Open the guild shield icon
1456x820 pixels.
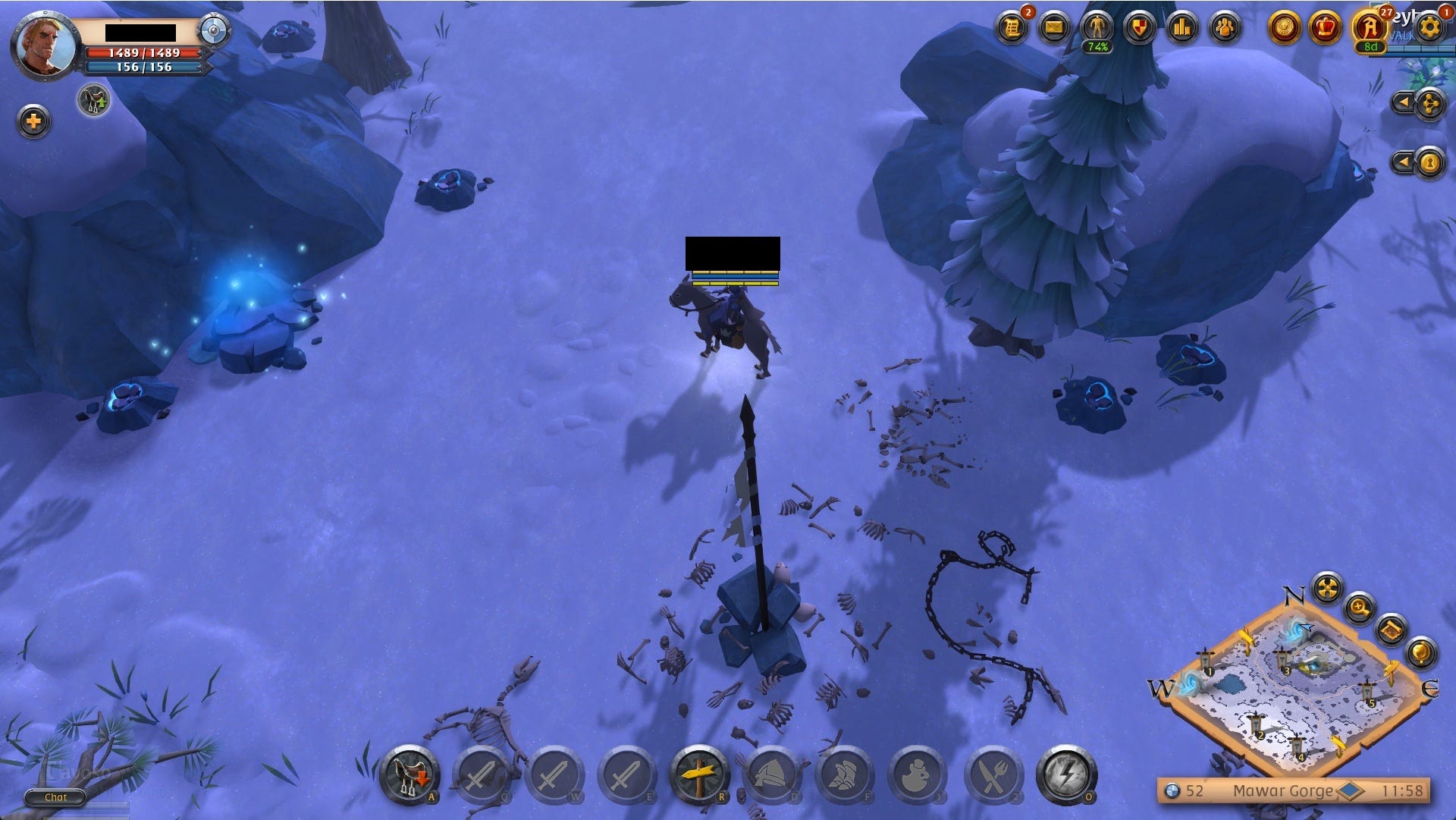(1139, 29)
